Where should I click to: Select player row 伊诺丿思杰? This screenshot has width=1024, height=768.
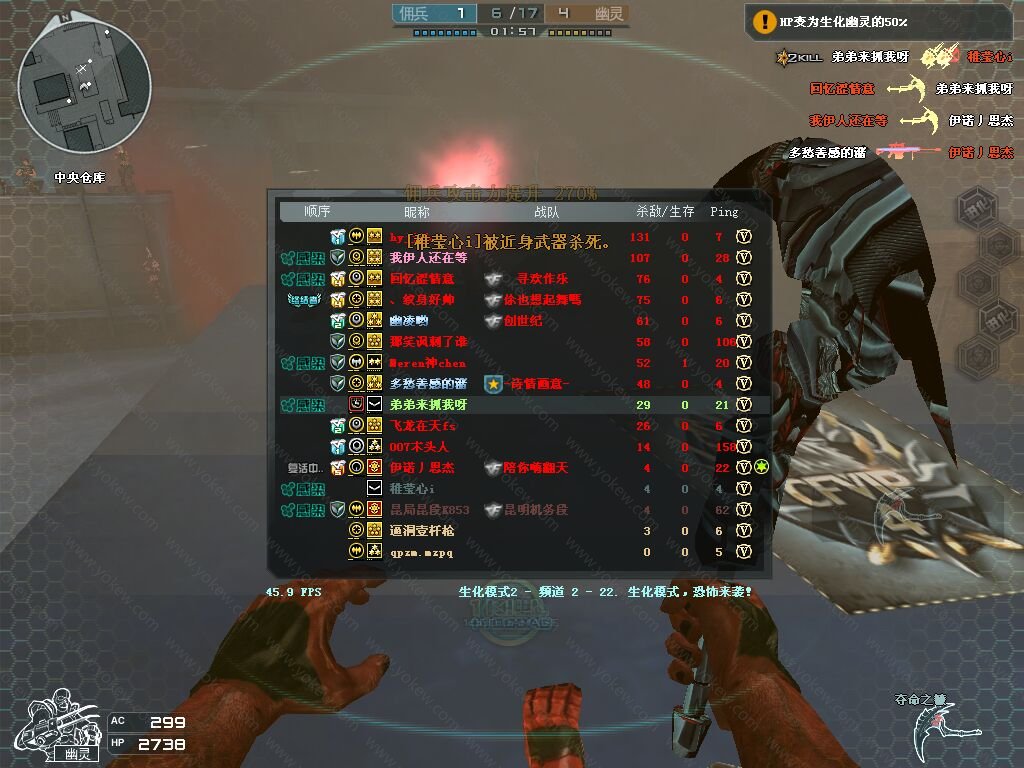tap(422, 468)
